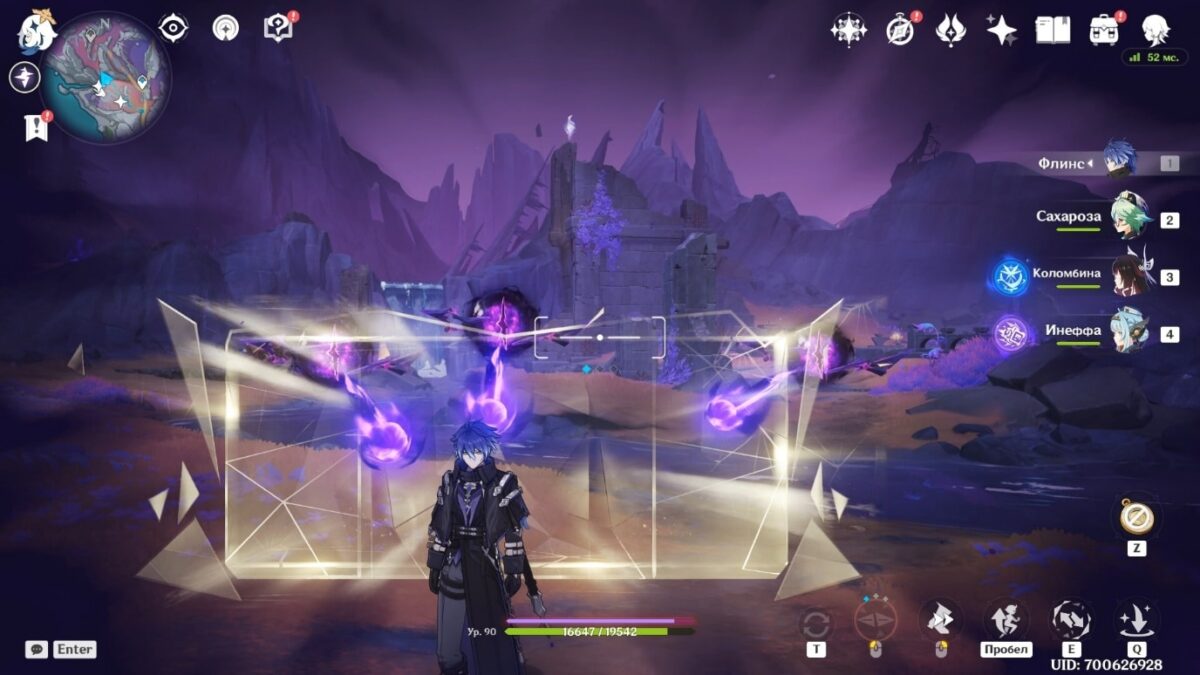Activate the elemental burst icon
The height and width of the screenshot is (675, 1200).
tap(1137, 620)
